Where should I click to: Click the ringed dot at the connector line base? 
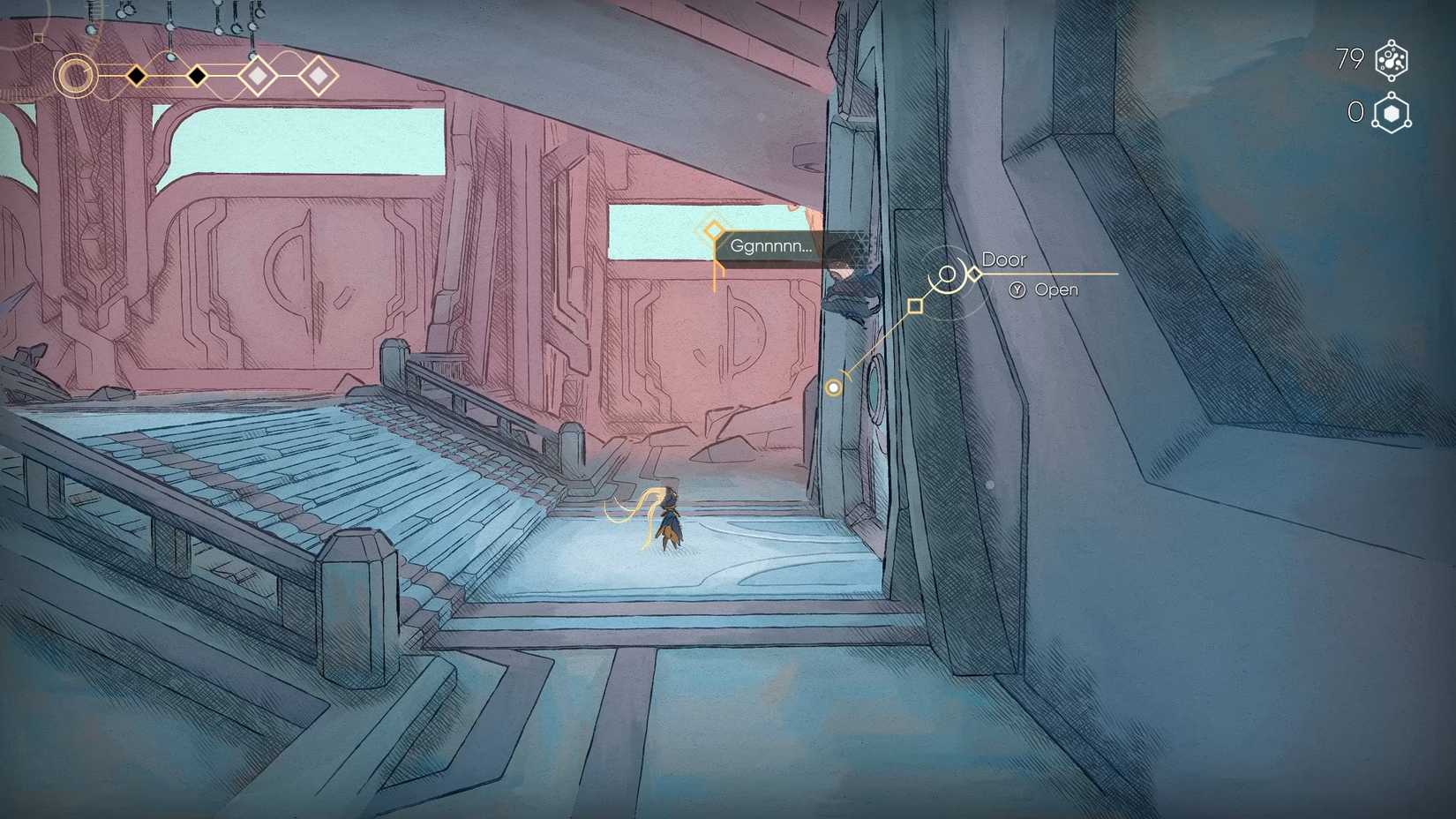(x=833, y=387)
